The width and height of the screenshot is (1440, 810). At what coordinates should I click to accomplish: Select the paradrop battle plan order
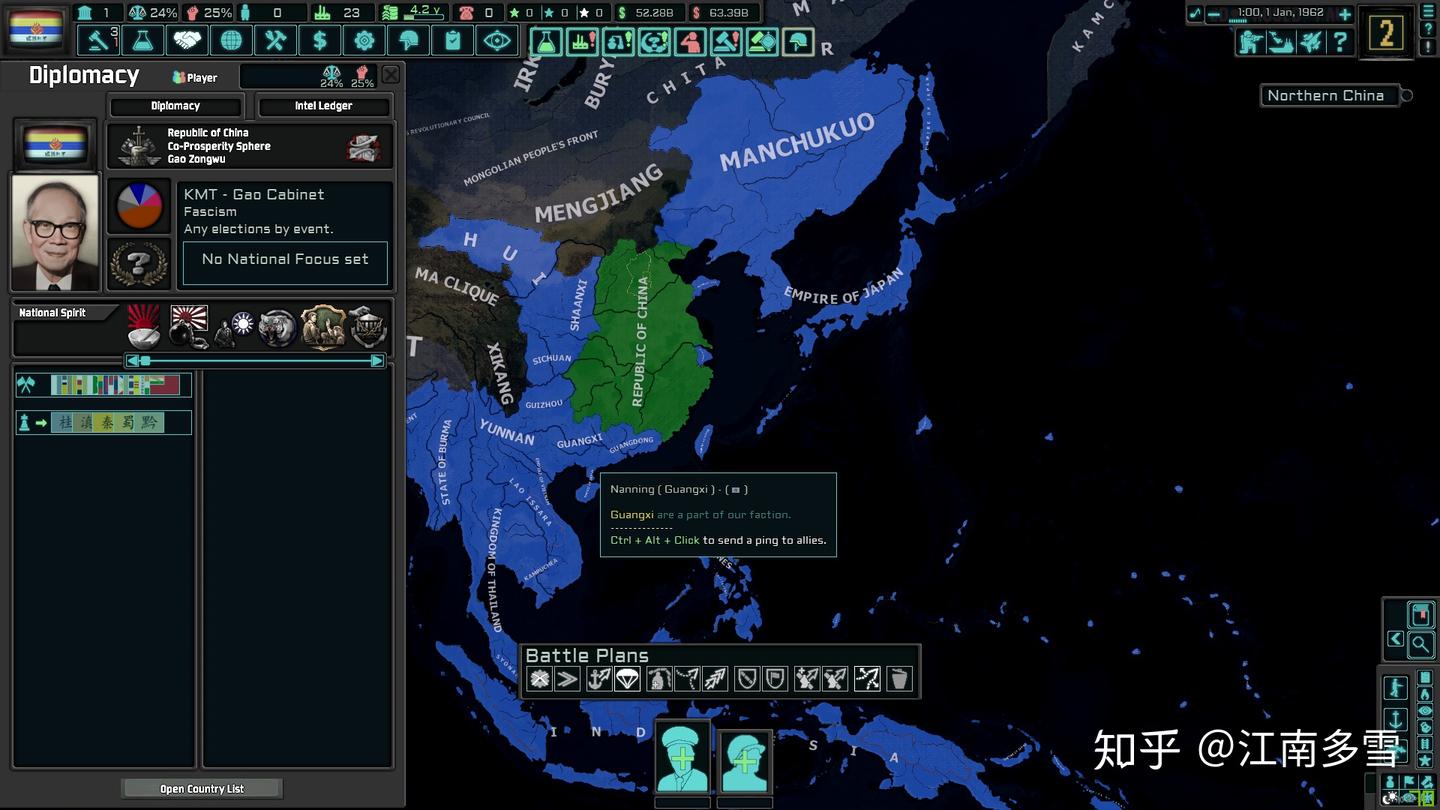click(x=627, y=680)
